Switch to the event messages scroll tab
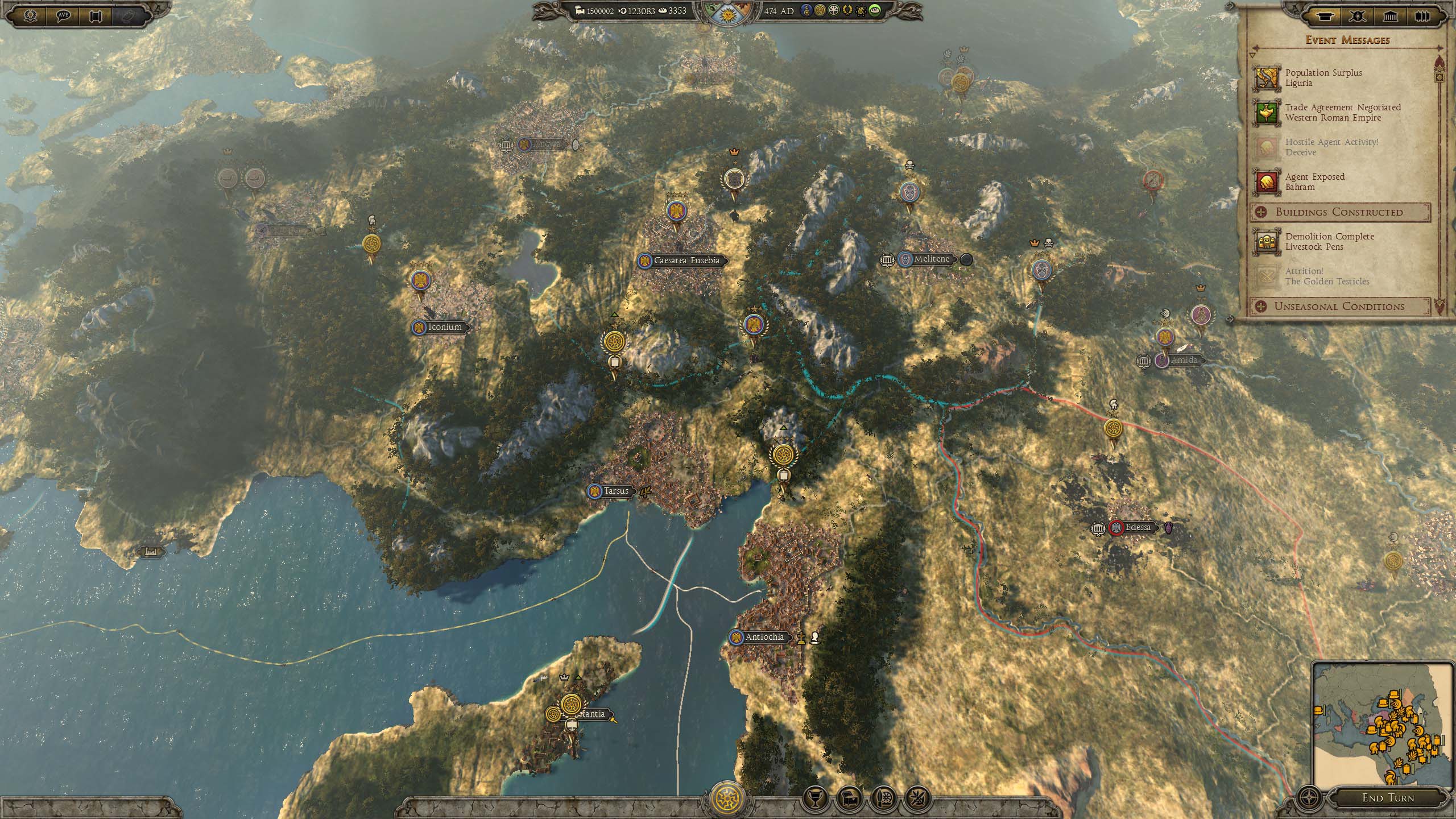 pyautogui.click(x=1326, y=16)
